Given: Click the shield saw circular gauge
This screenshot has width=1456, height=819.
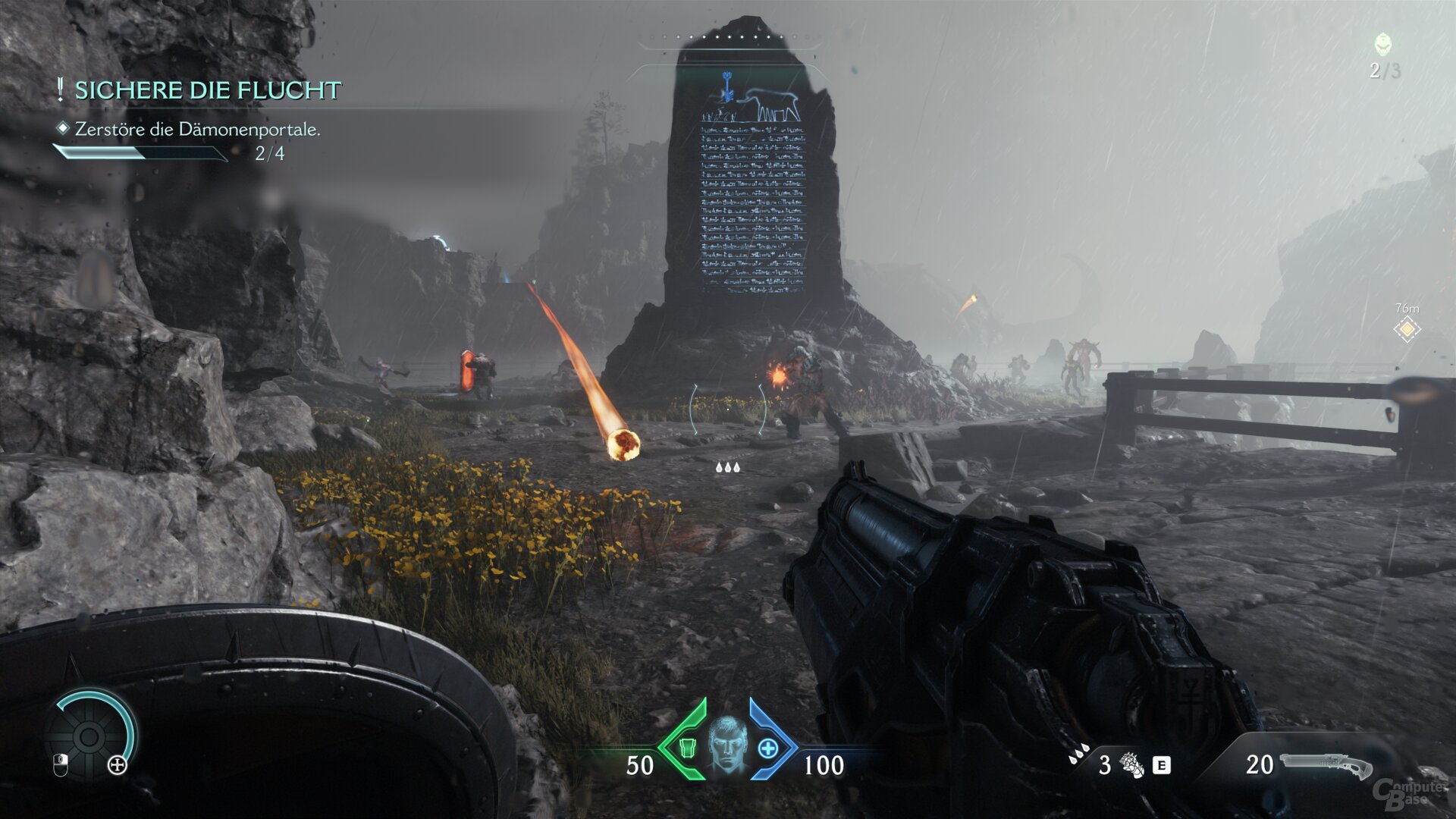Looking at the screenshot, I should pyautogui.click(x=89, y=736).
